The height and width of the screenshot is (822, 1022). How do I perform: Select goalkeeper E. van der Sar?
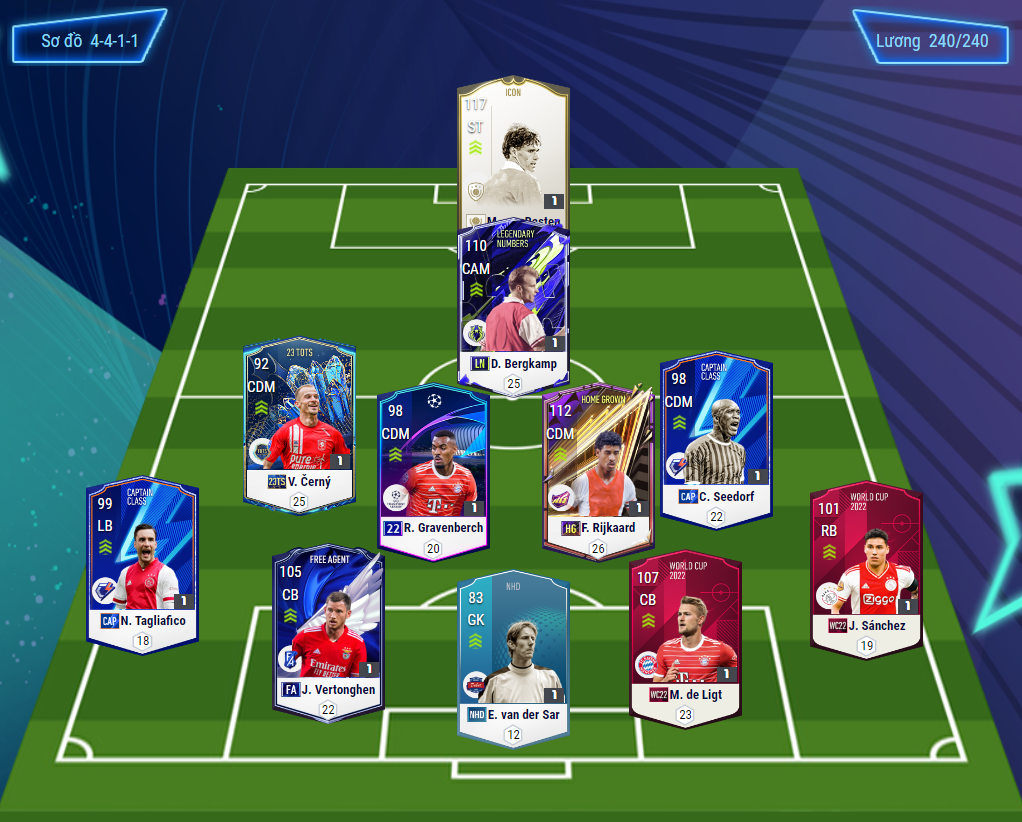tap(513, 655)
